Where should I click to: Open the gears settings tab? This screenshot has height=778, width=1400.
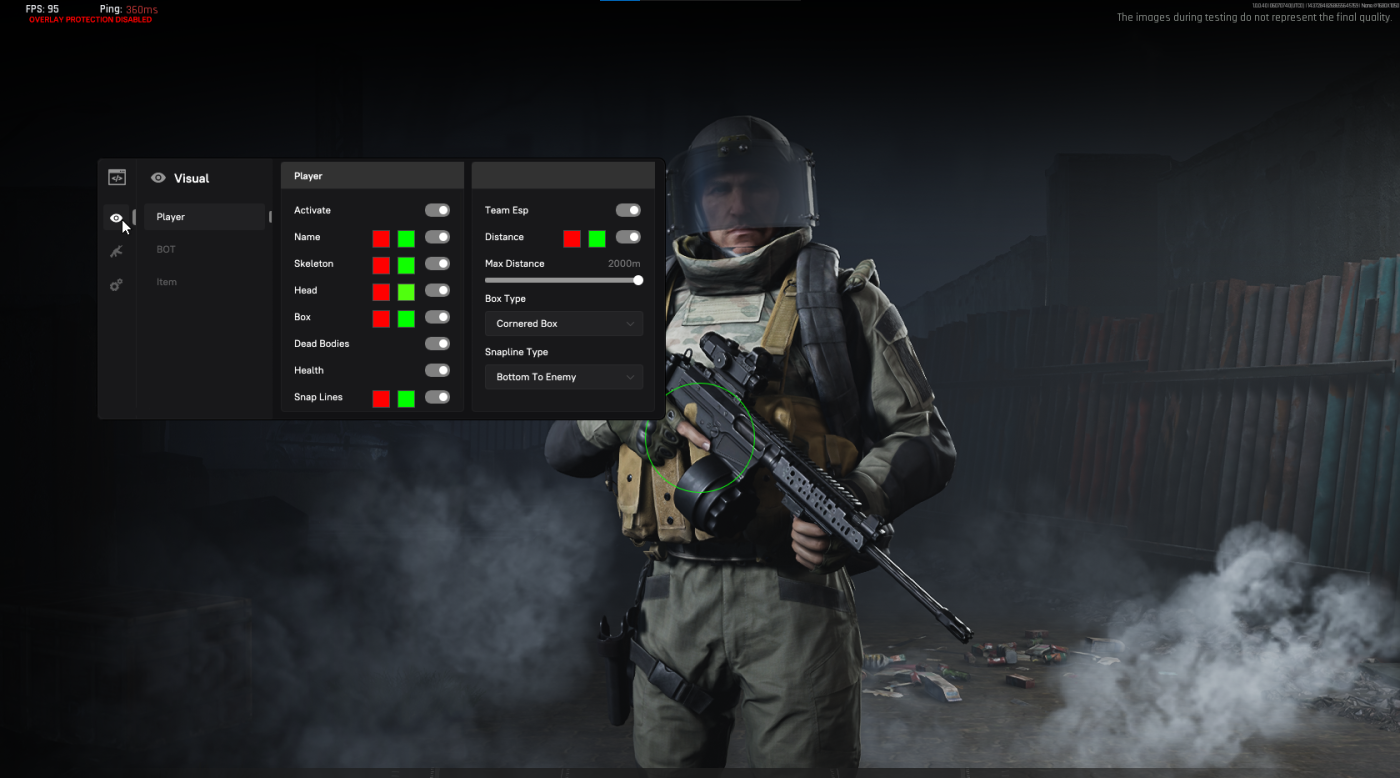(x=117, y=285)
